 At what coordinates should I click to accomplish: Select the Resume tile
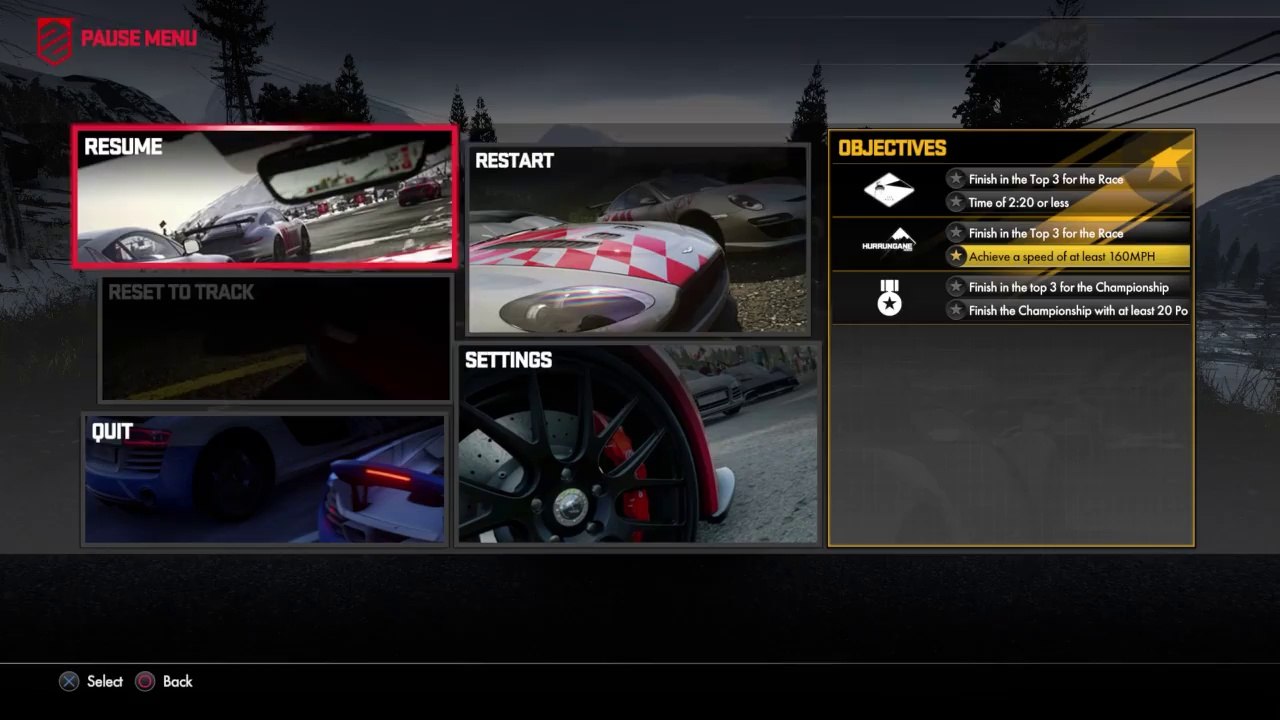(x=265, y=197)
